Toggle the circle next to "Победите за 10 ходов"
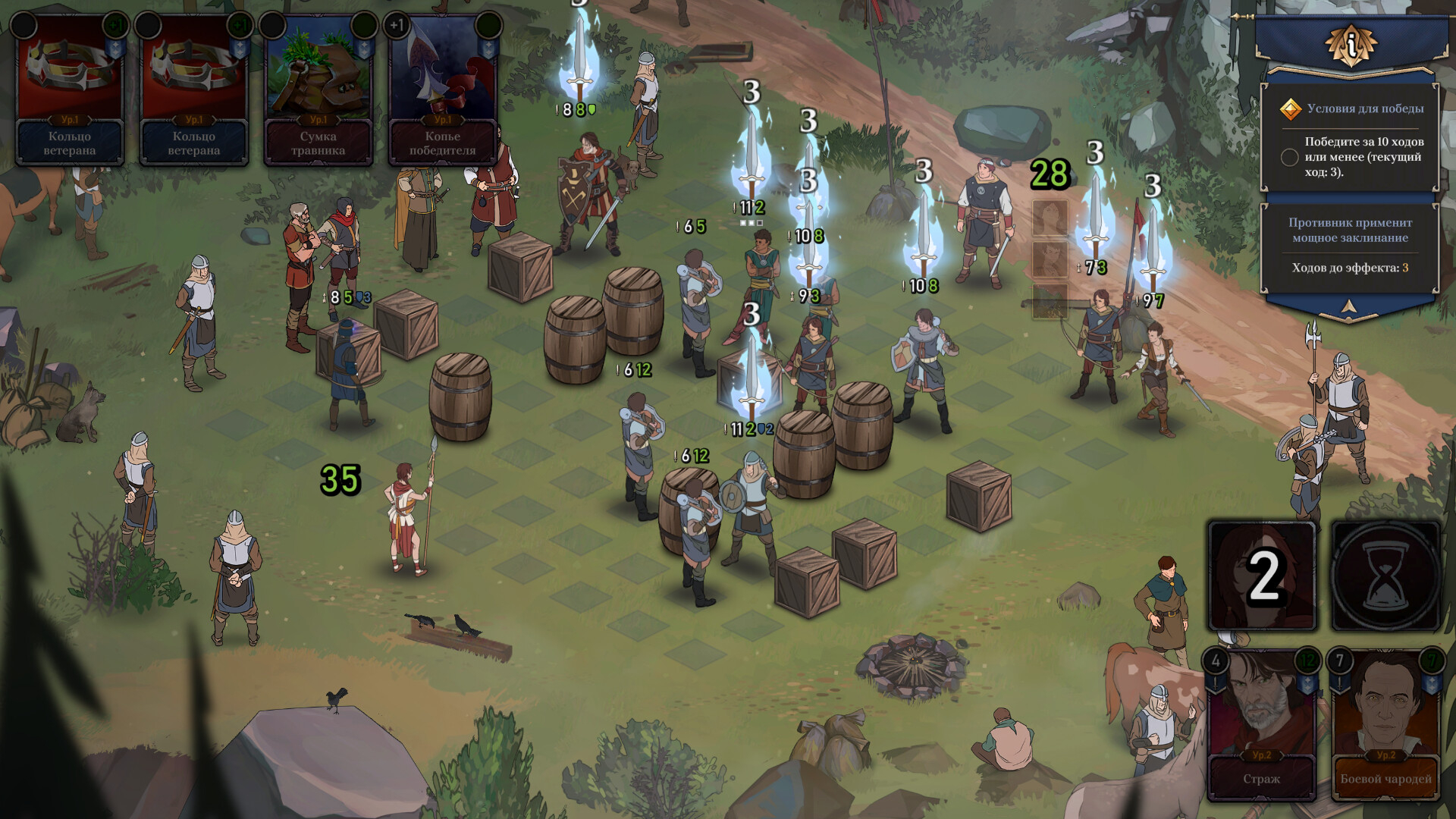Screen dimensions: 1456x819 1291,155
